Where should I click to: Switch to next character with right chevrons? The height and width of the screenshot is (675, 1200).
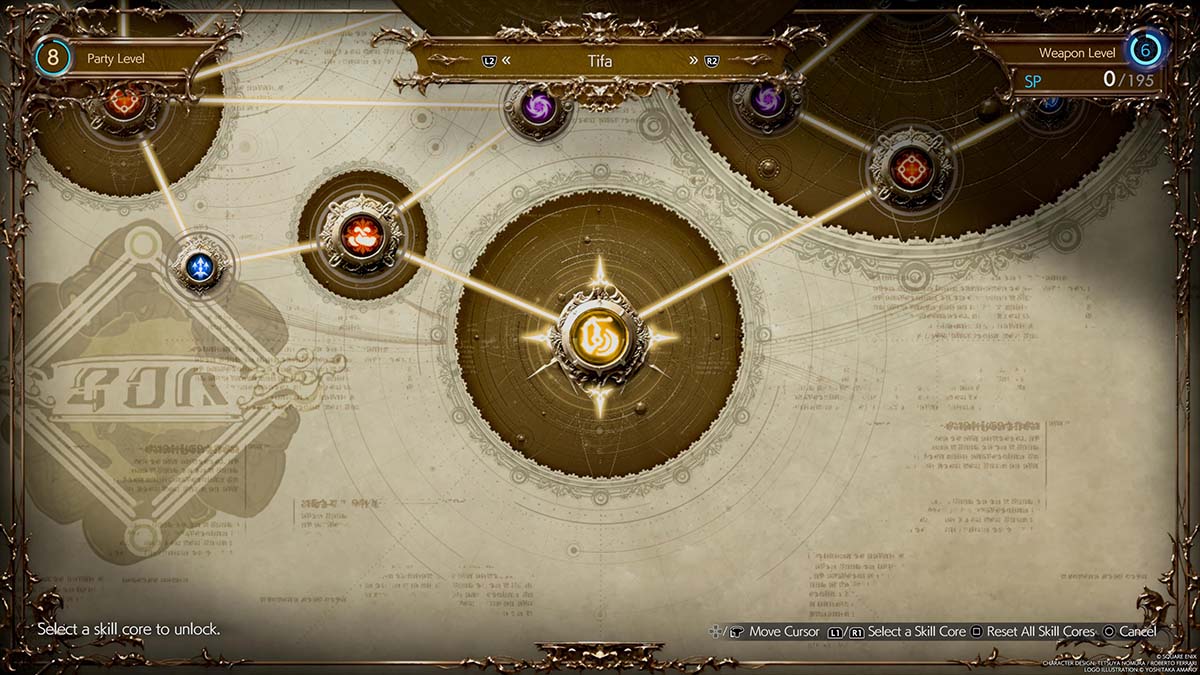pyautogui.click(x=693, y=60)
